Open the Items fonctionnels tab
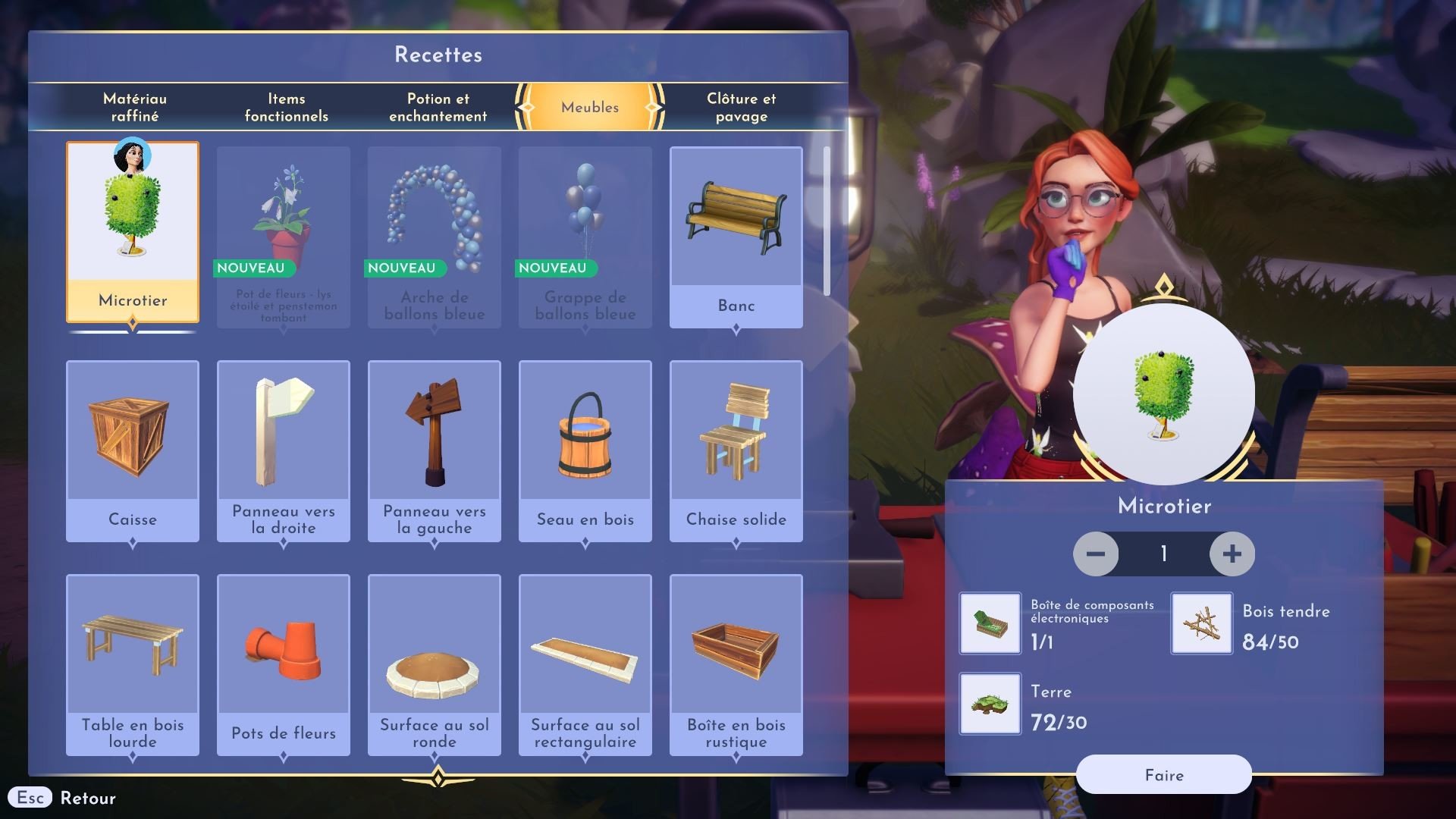This screenshot has height=819, width=1456. click(286, 107)
